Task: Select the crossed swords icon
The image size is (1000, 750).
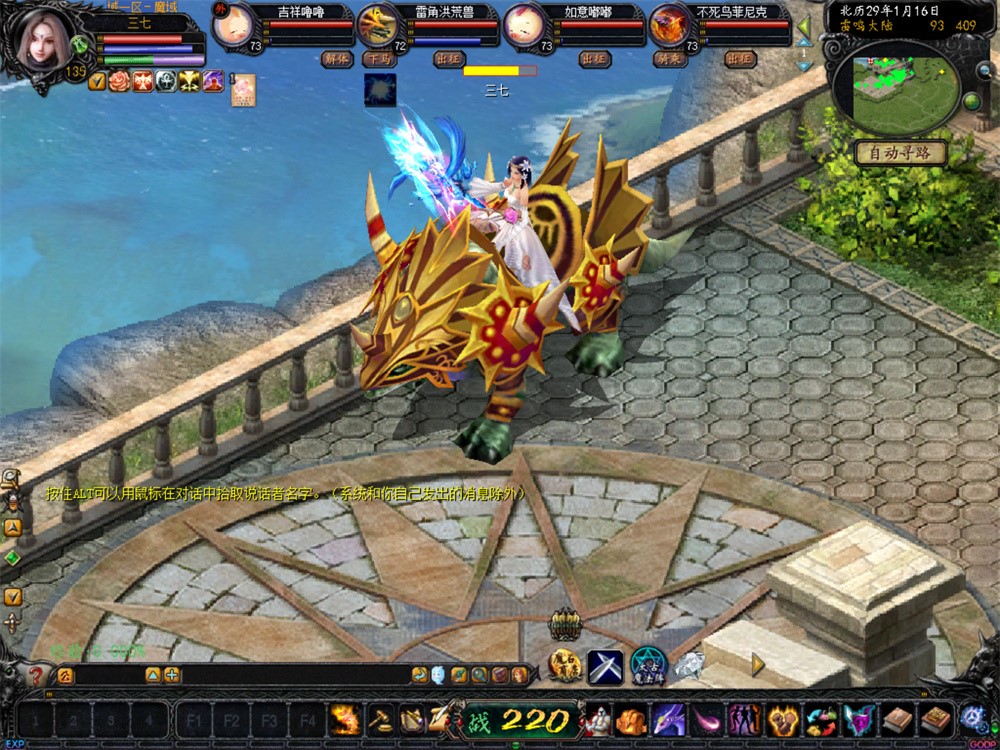Action: [x=605, y=665]
